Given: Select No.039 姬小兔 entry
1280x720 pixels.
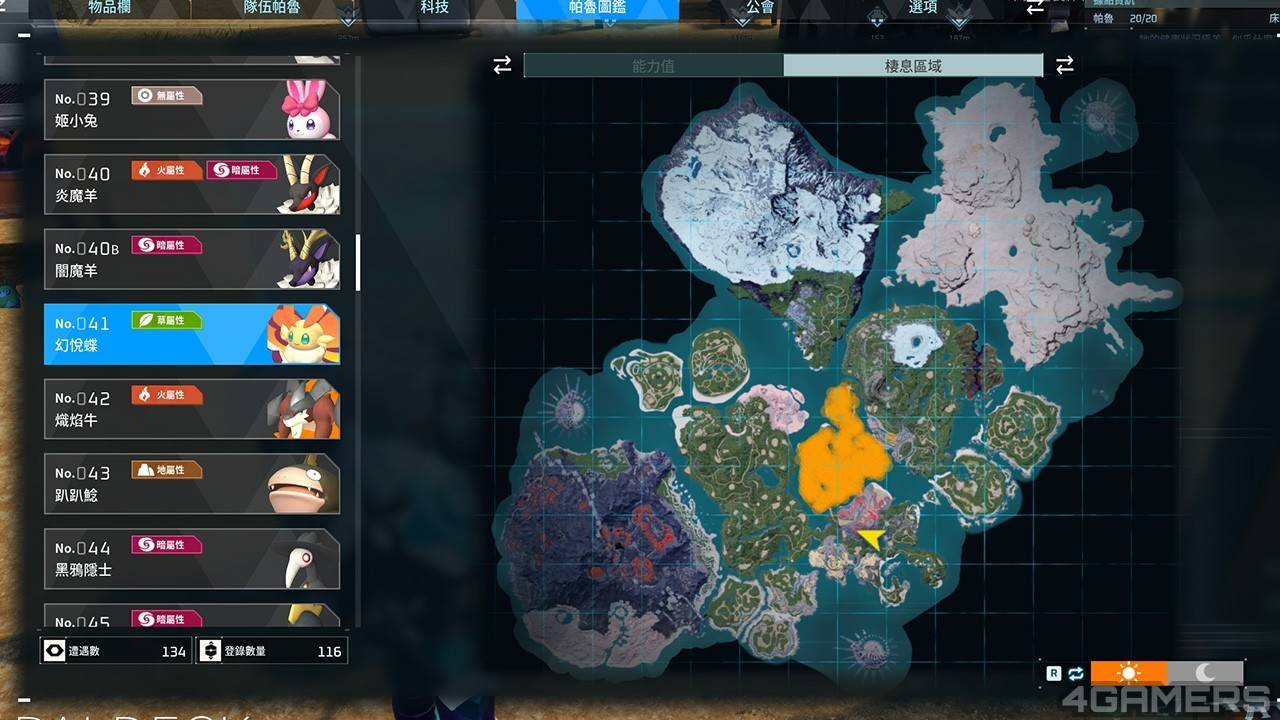Looking at the screenshot, I should click(192, 110).
